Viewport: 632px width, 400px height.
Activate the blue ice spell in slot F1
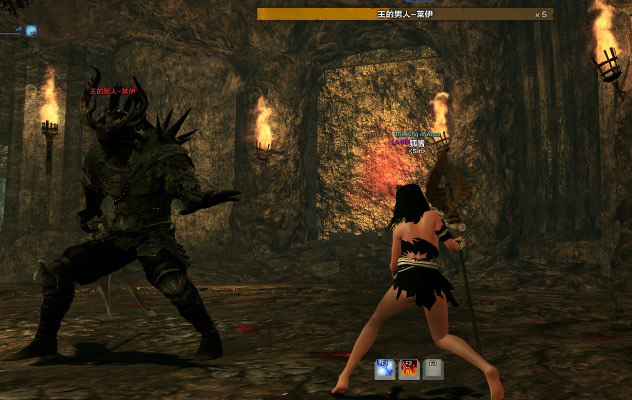(385, 369)
